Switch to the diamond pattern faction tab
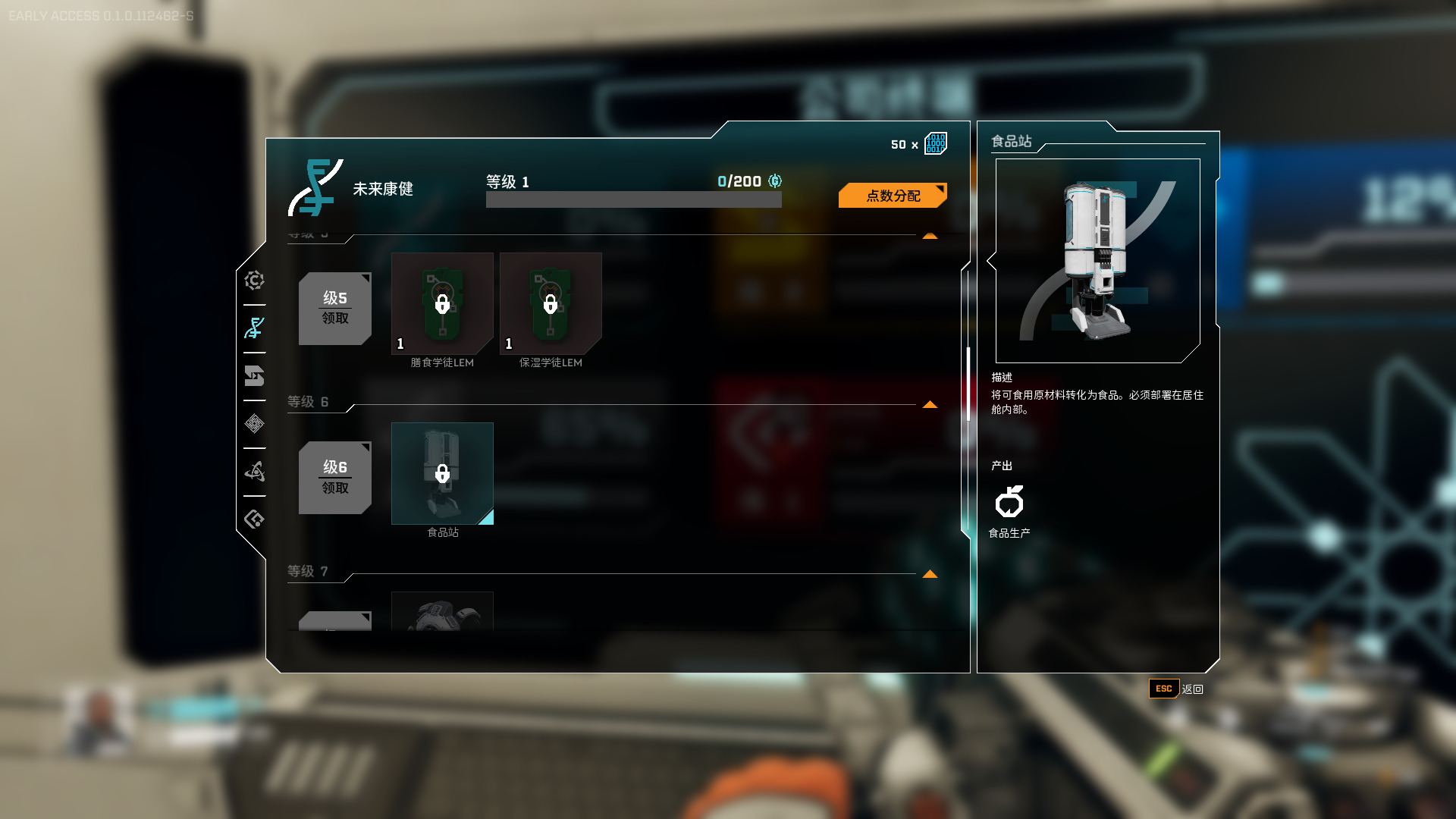 [254, 424]
